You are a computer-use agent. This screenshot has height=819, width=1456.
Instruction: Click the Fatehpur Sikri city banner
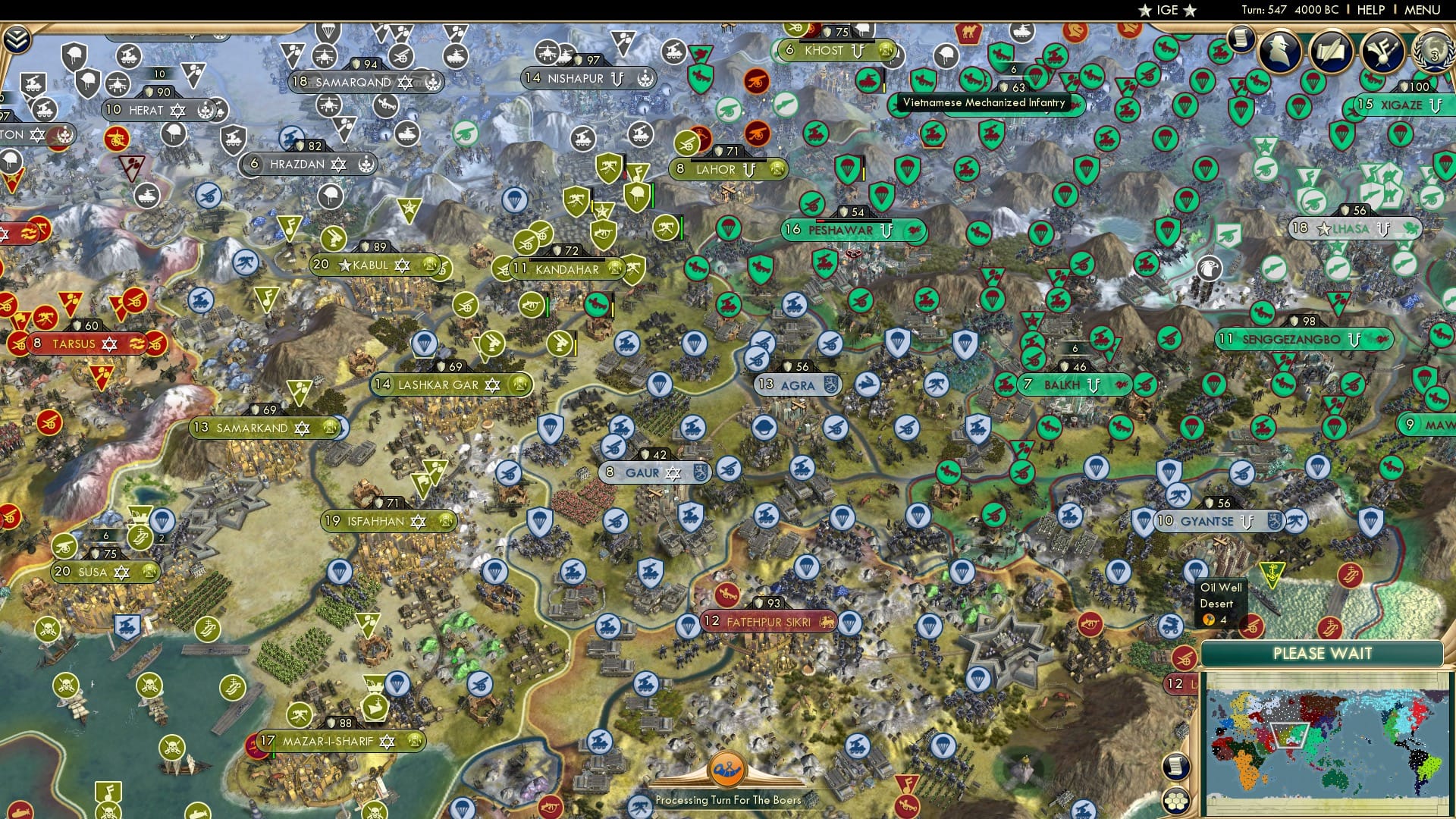(x=768, y=620)
